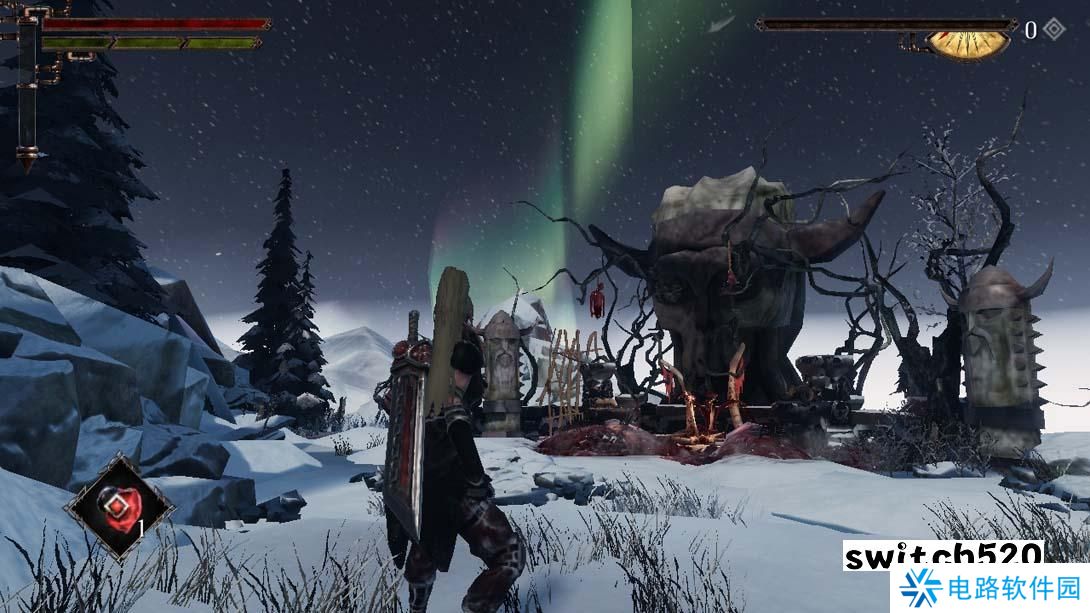Click the golden rage gauge emblem
Viewport: 1090px width, 613px height.
click(967, 44)
